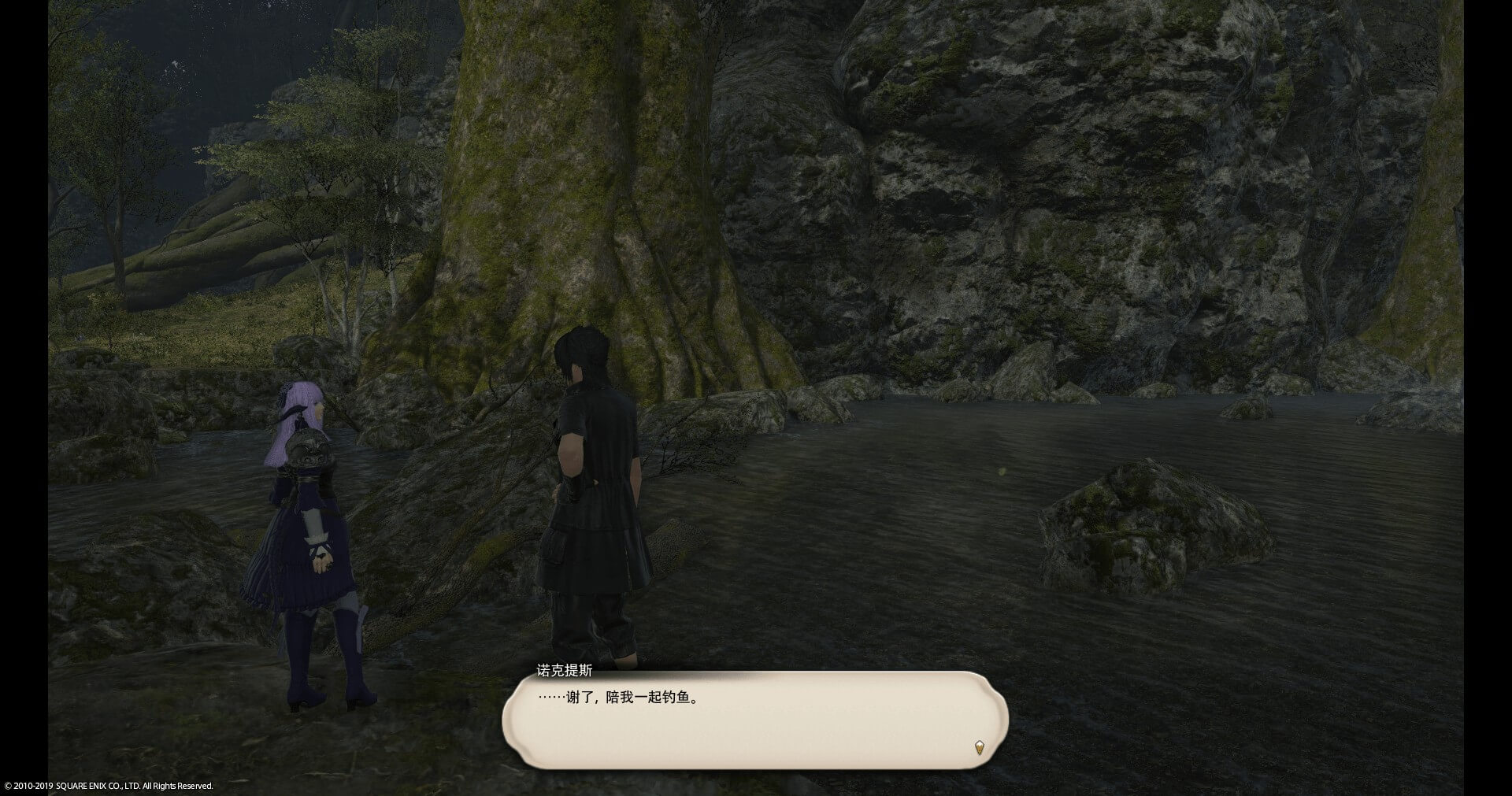
Task: Advance Noctis's dialogue box
Action: click(754, 720)
